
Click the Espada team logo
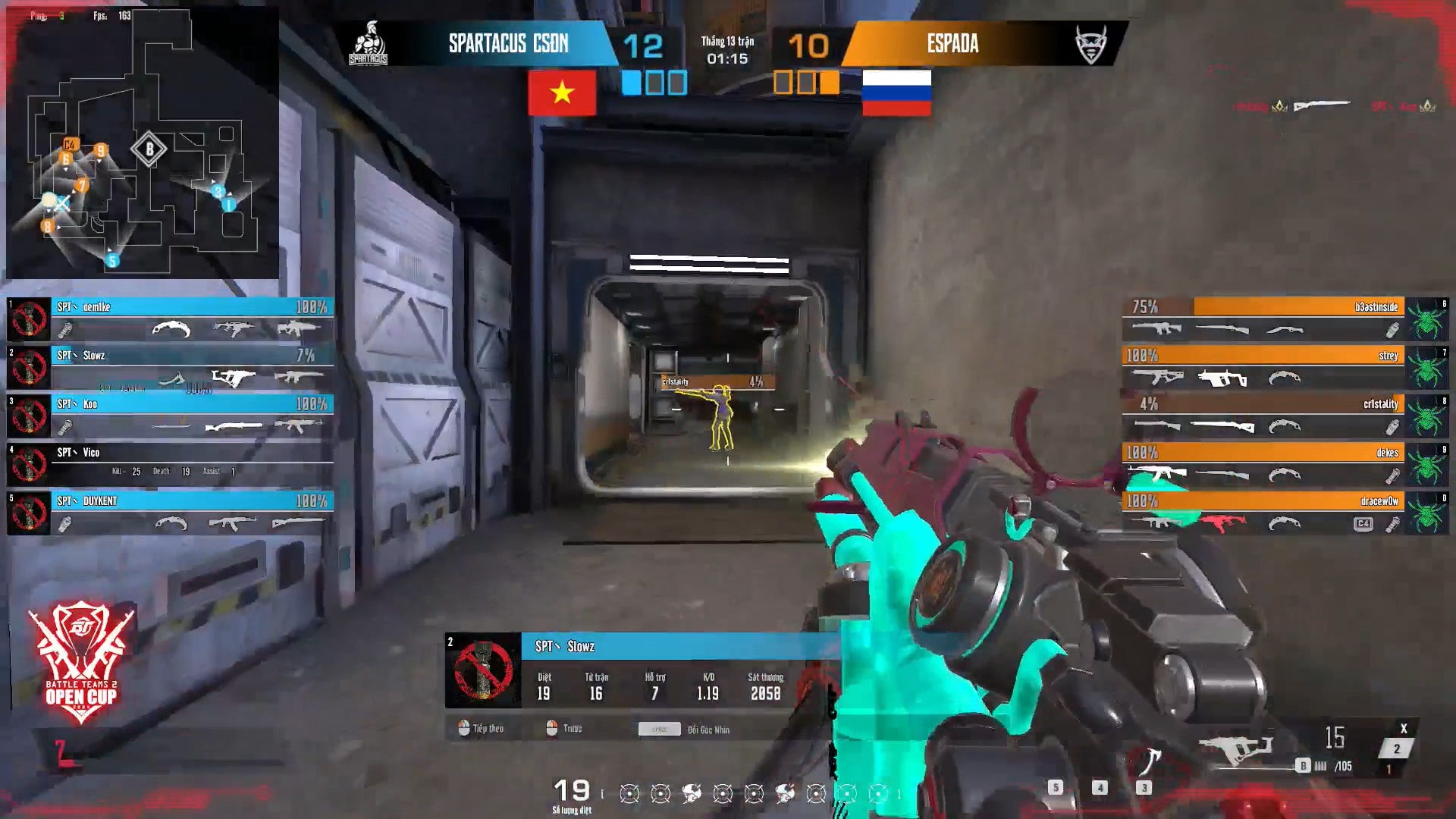tap(1091, 44)
